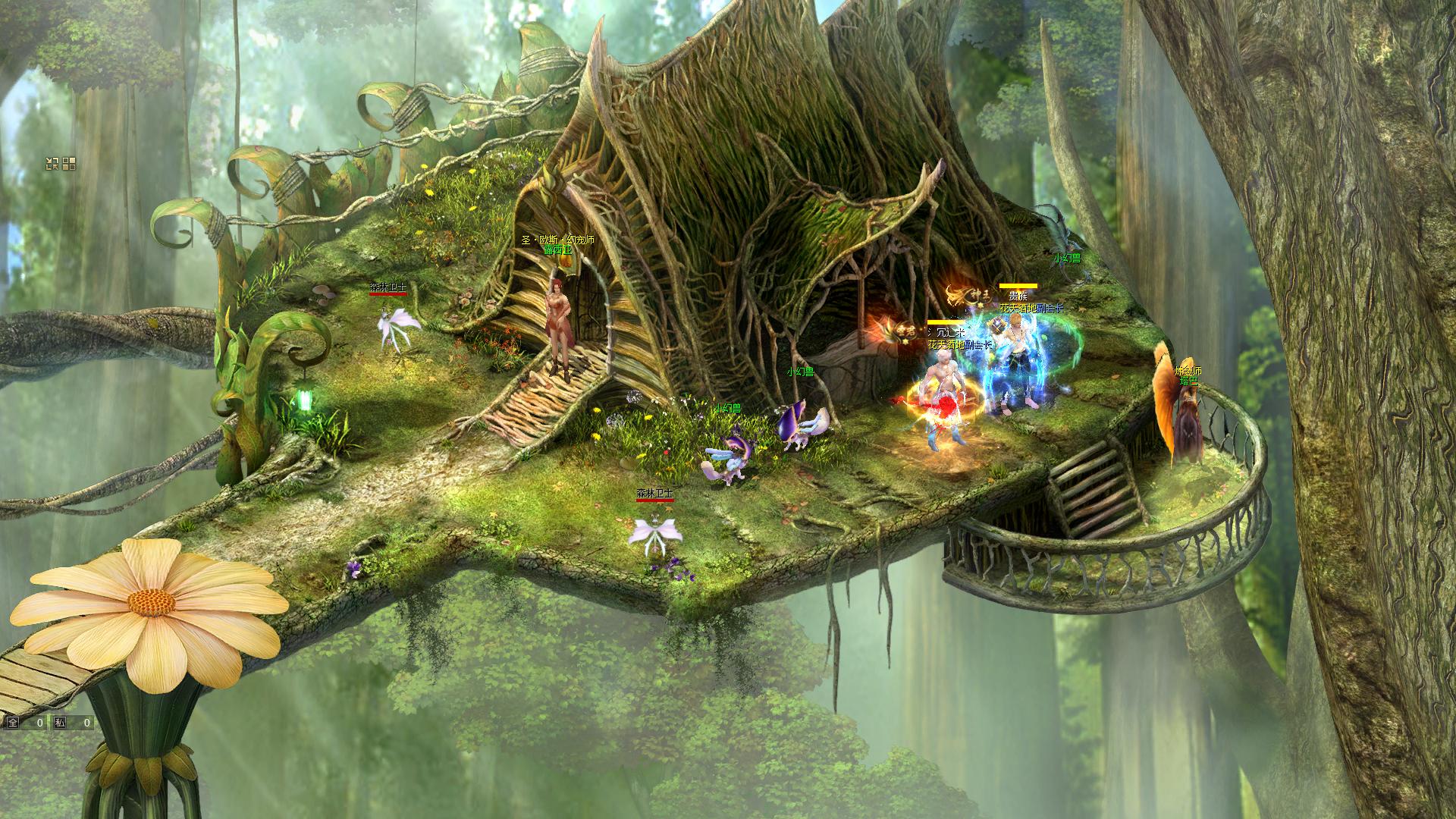The image size is (1456, 819).
Task: Open the 私 private-messages chat tab
Action: point(59,723)
